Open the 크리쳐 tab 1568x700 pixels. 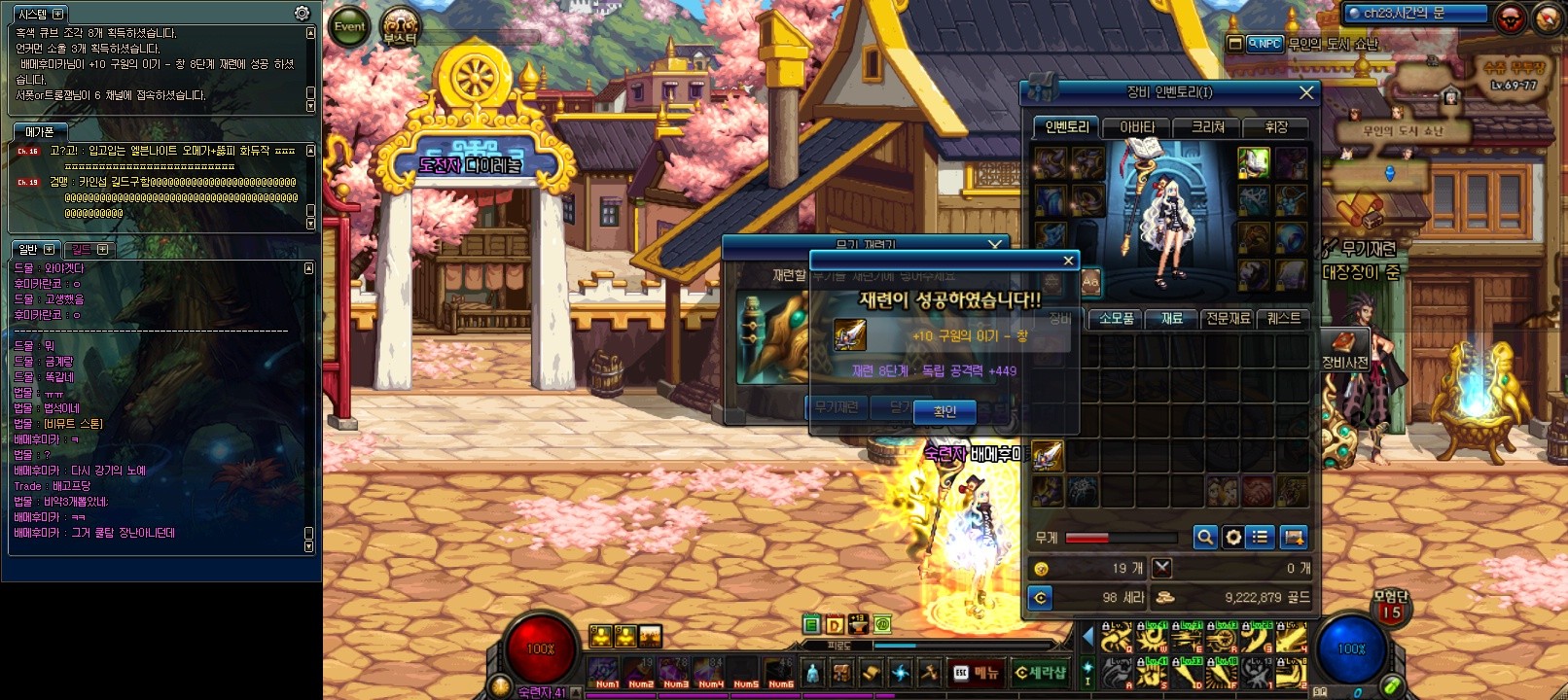pyautogui.click(x=1207, y=127)
